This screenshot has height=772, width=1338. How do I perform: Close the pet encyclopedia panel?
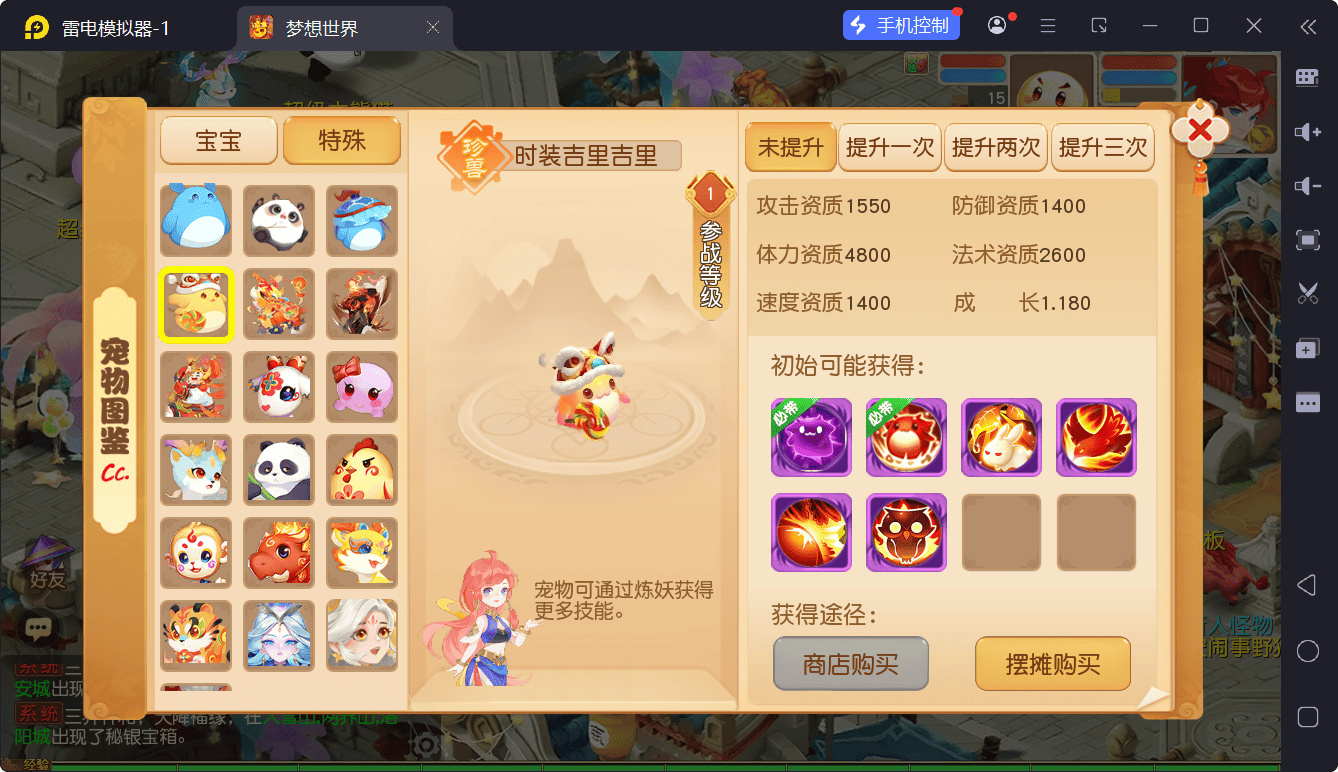click(1199, 130)
